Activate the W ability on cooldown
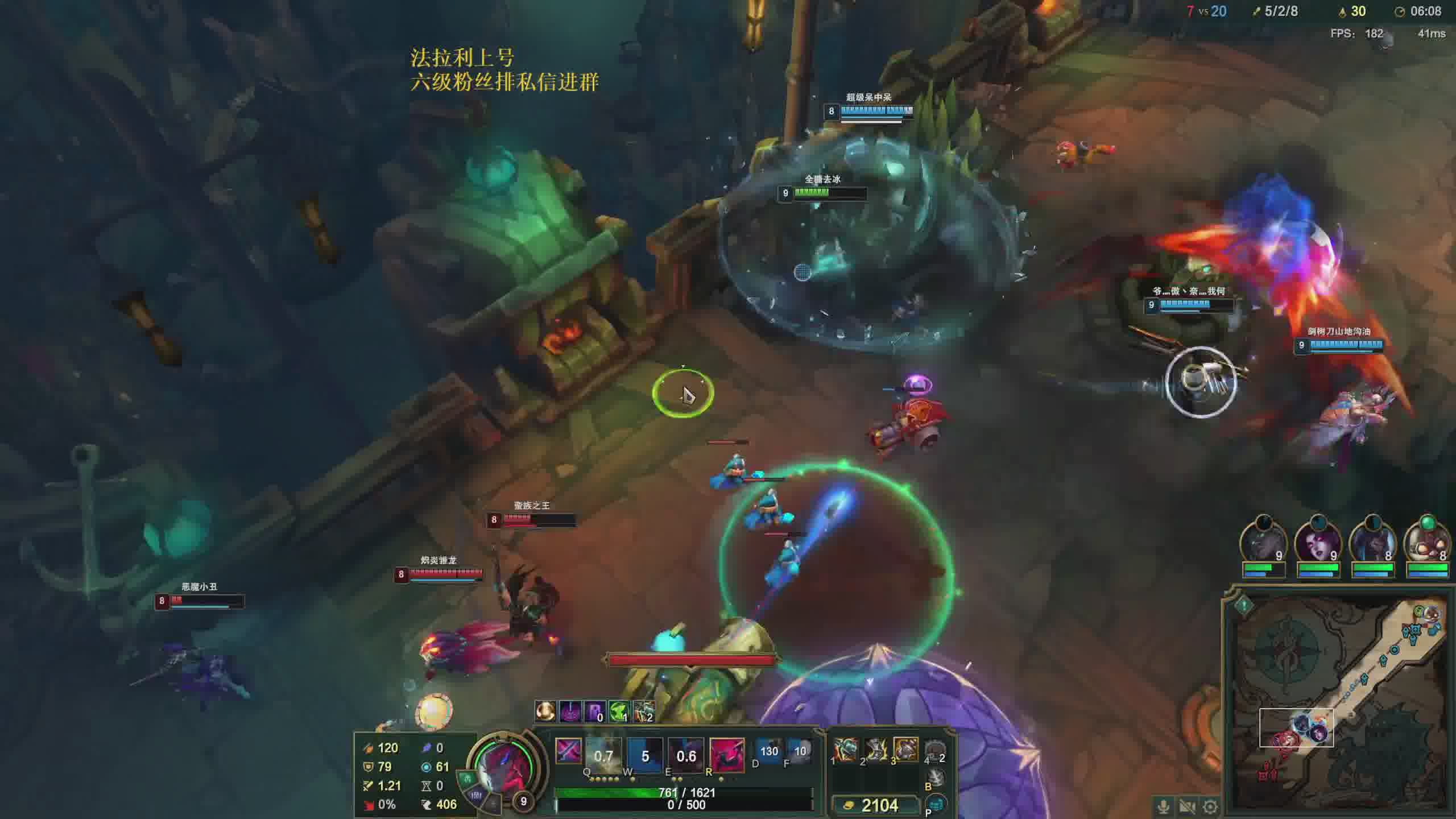The width and height of the screenshot is (1456, 819). pos(645,756)
